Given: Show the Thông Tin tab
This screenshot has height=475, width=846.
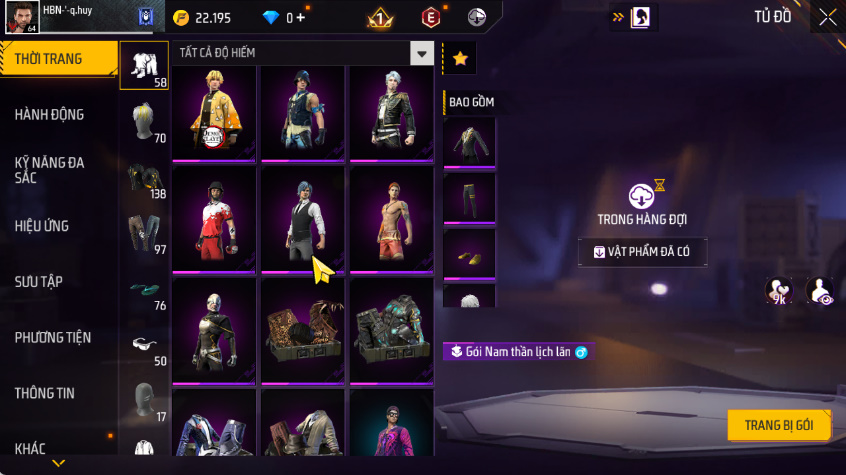Looking at the screenshot, I should pos(44,394).
